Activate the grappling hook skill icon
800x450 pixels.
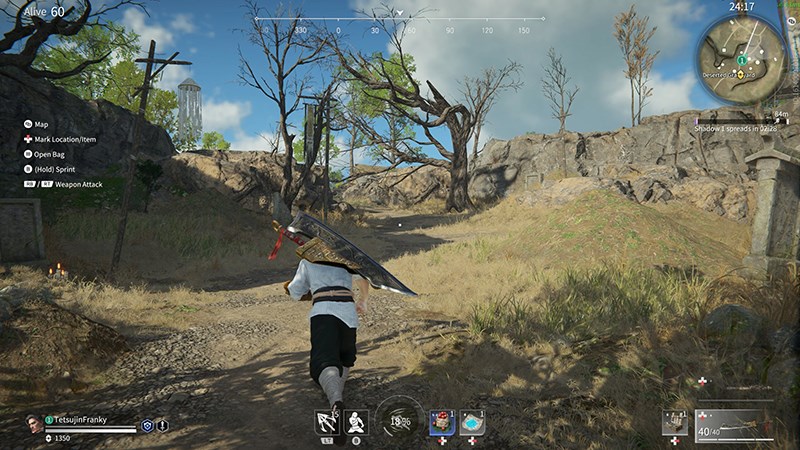pyautogui.click(x=326, y=422)
